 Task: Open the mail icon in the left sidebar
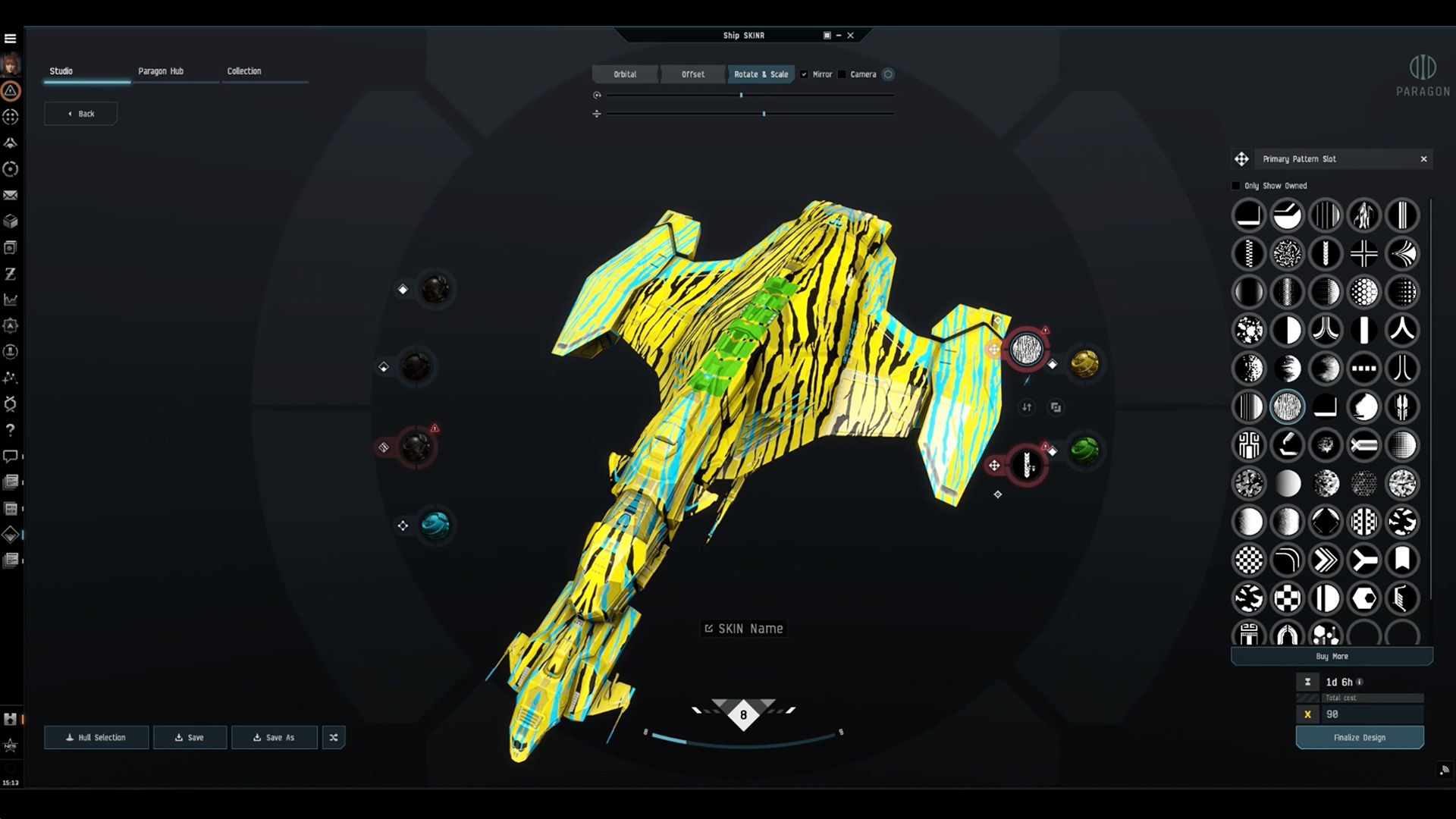(11, 195)
